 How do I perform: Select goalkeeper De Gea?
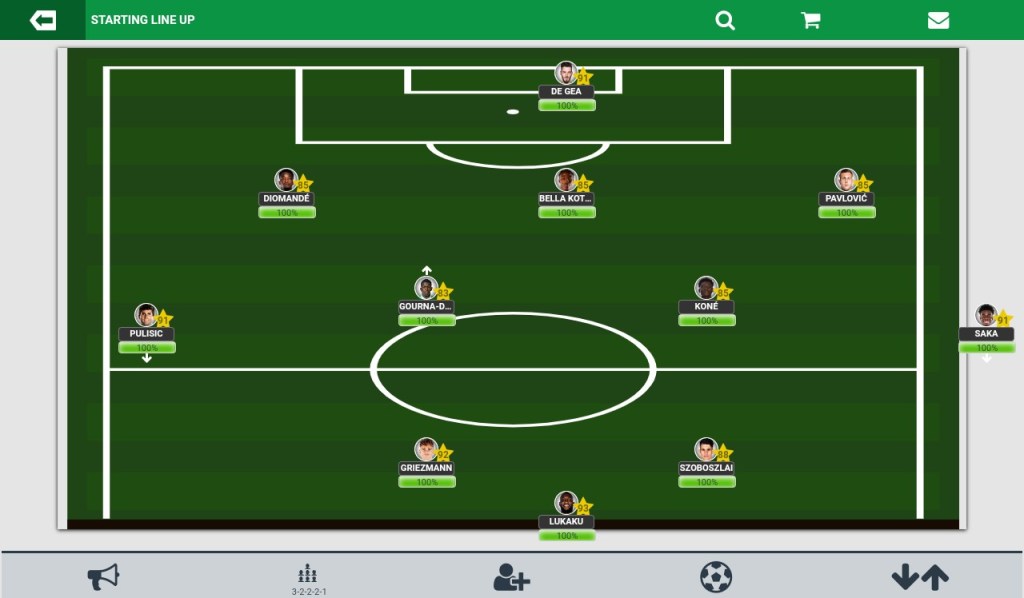click(x=567, y=74)
